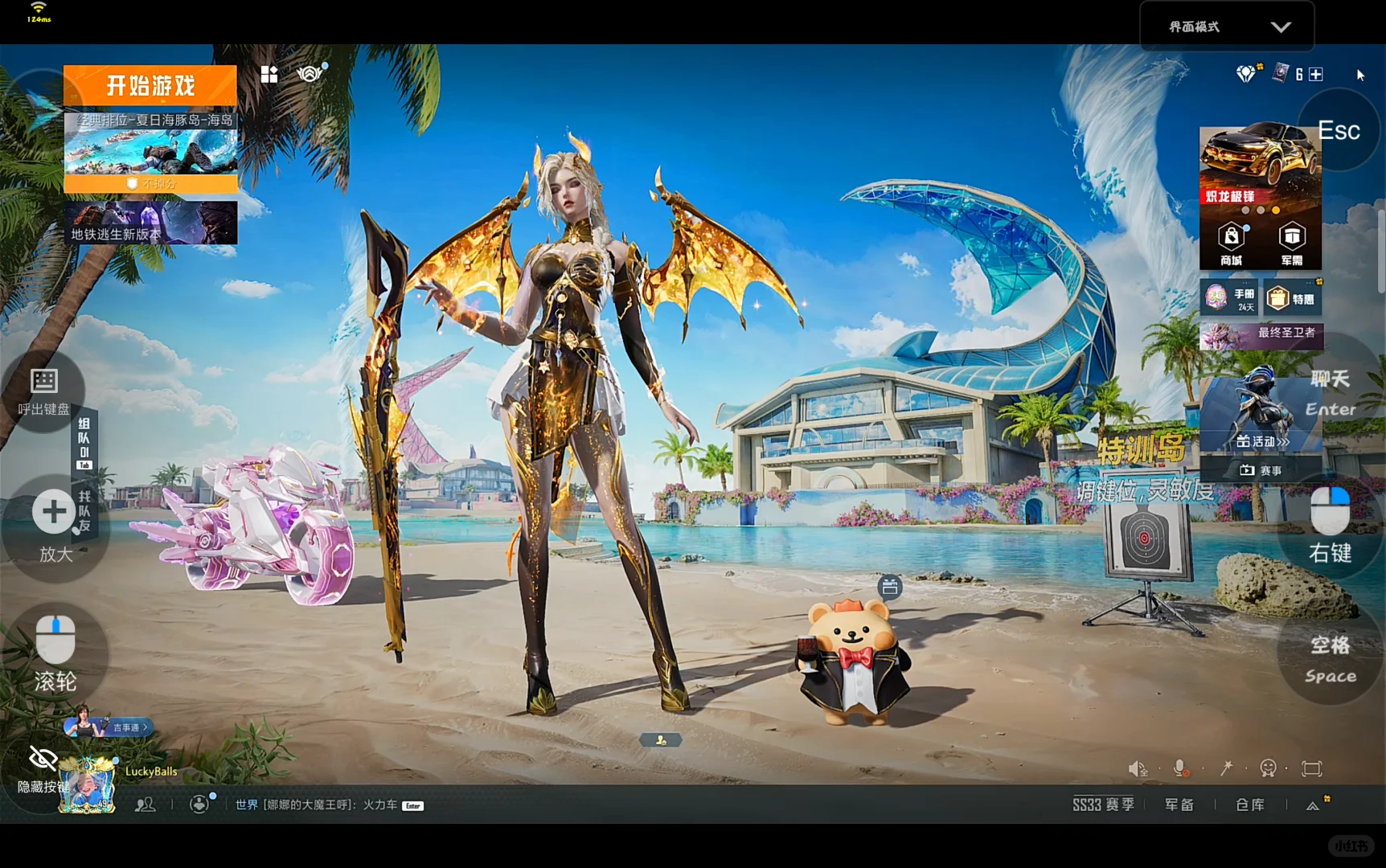The width and height of the screenshot is (1386, 868).
Task: Open the 军备 armaments menu
Action: coord(1179,805)
